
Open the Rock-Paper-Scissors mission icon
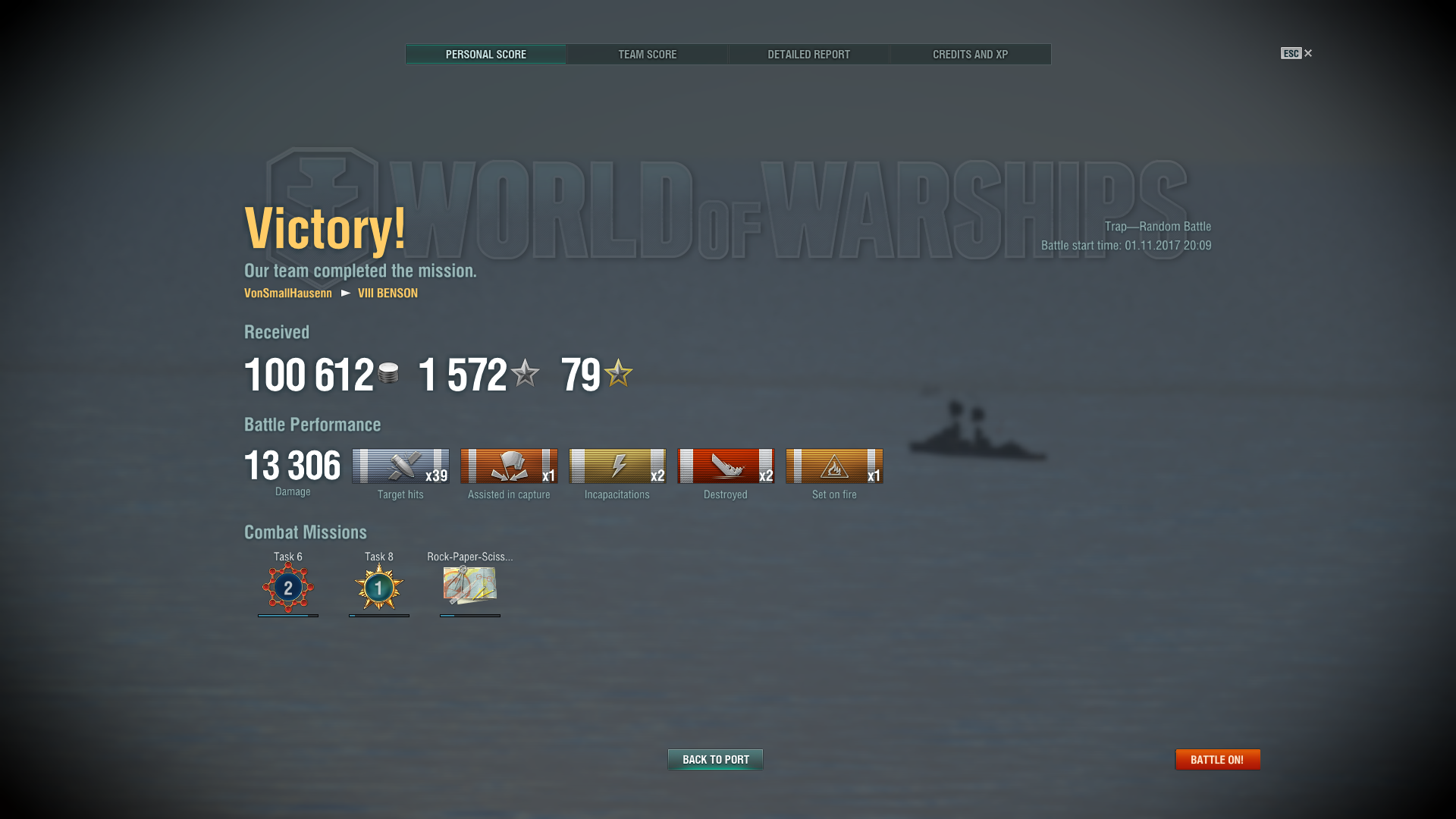coord(470,585)
